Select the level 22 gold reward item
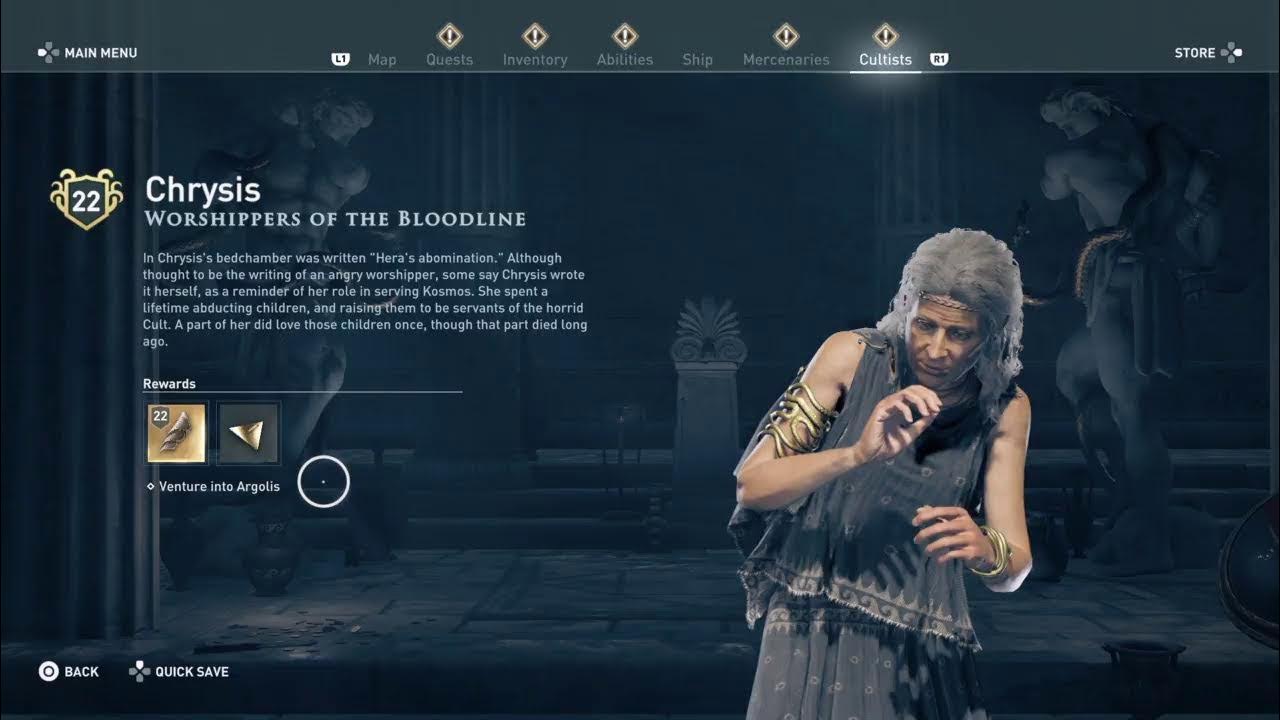The image size is (1280, 720). [177, 433]
